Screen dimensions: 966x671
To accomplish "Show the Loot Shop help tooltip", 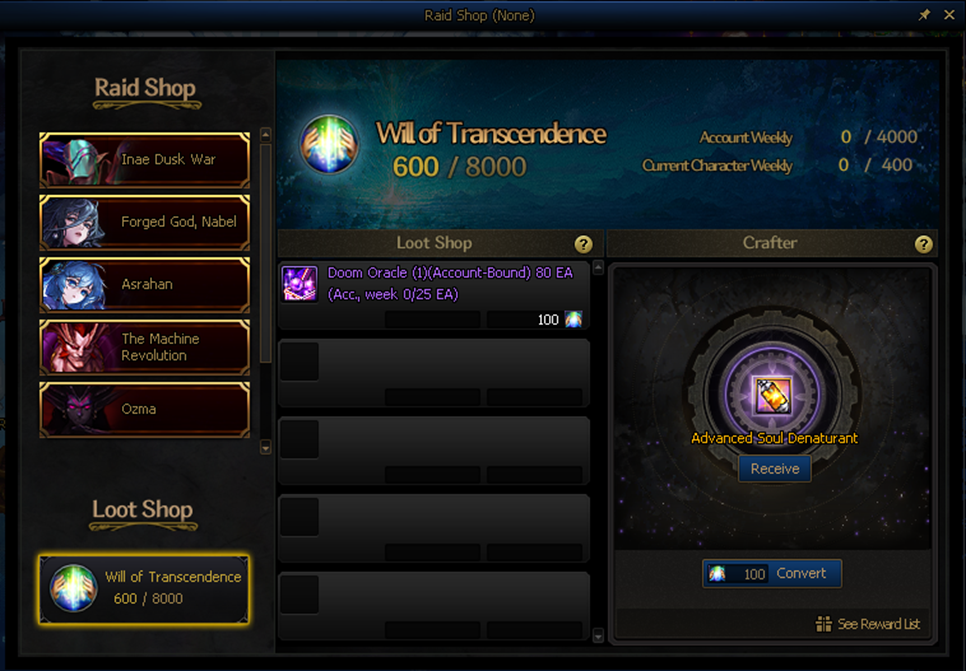I will pos(583,244).
